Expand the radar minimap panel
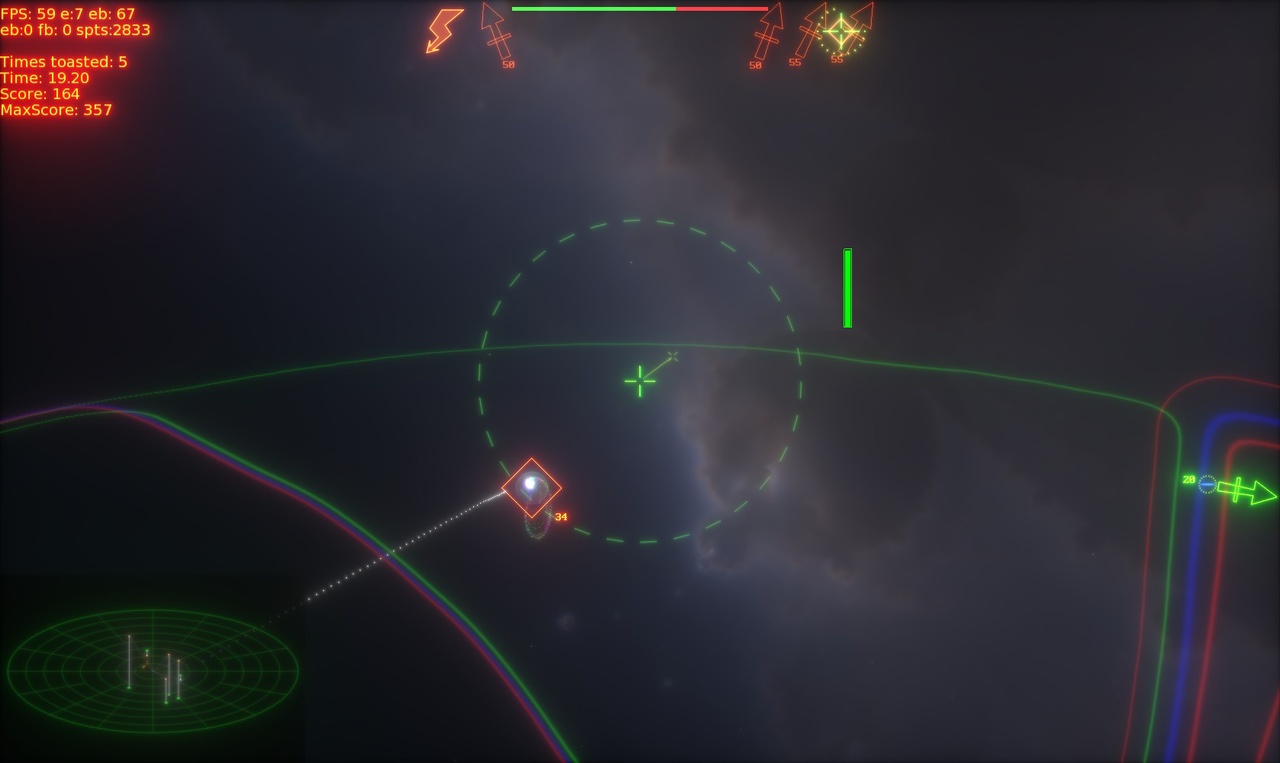Image resolution: width=1280 pixels, height=763 pixels. [155, 670]
